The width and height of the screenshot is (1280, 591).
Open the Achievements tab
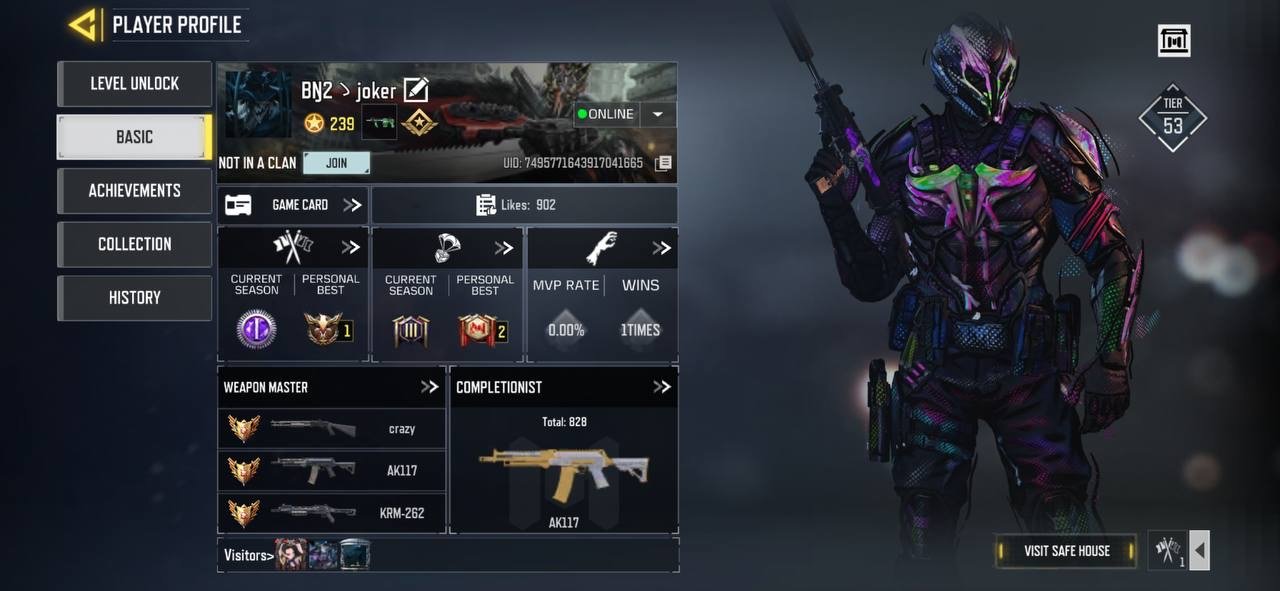click(x=134, y=191)
